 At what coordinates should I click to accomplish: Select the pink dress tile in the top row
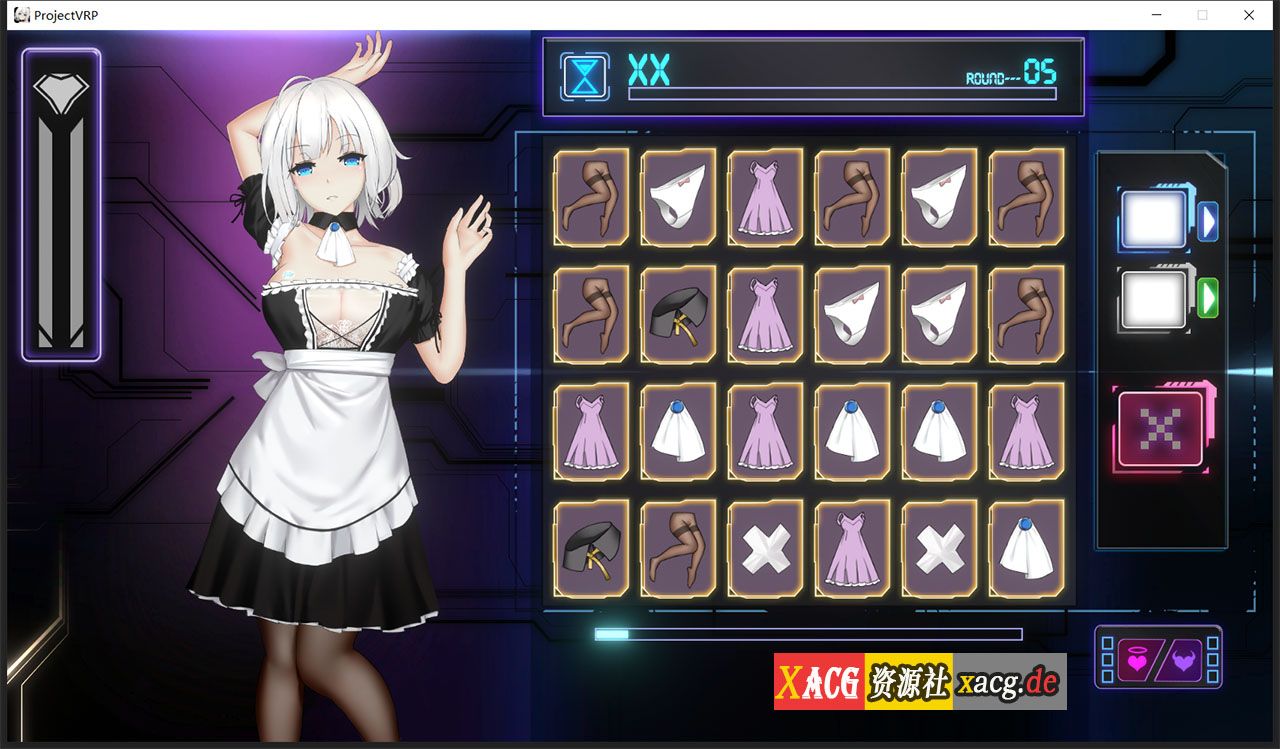765,197
